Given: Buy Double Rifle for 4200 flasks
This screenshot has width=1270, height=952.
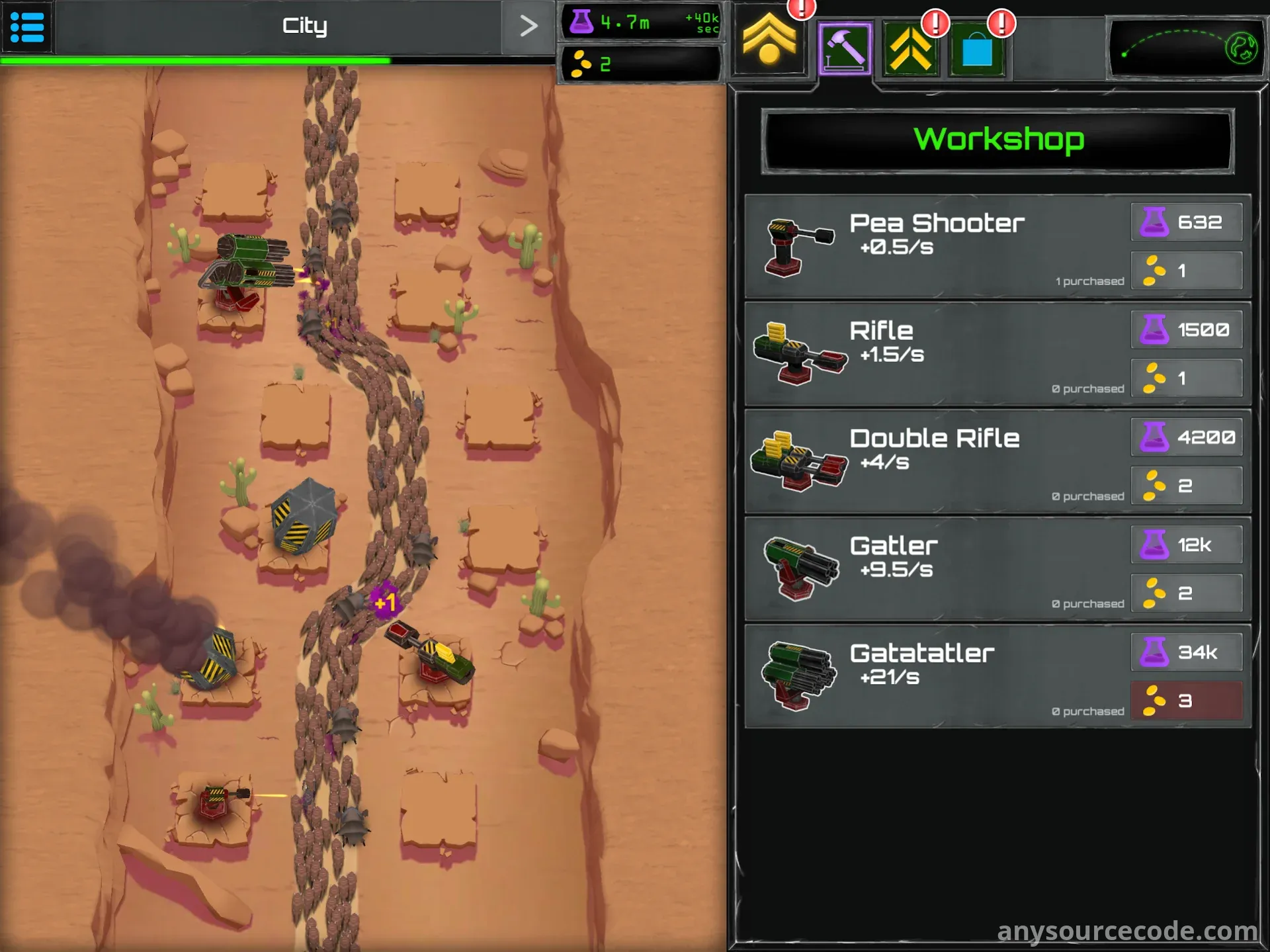Looking at the screenshot, I should click(1187, 437).
